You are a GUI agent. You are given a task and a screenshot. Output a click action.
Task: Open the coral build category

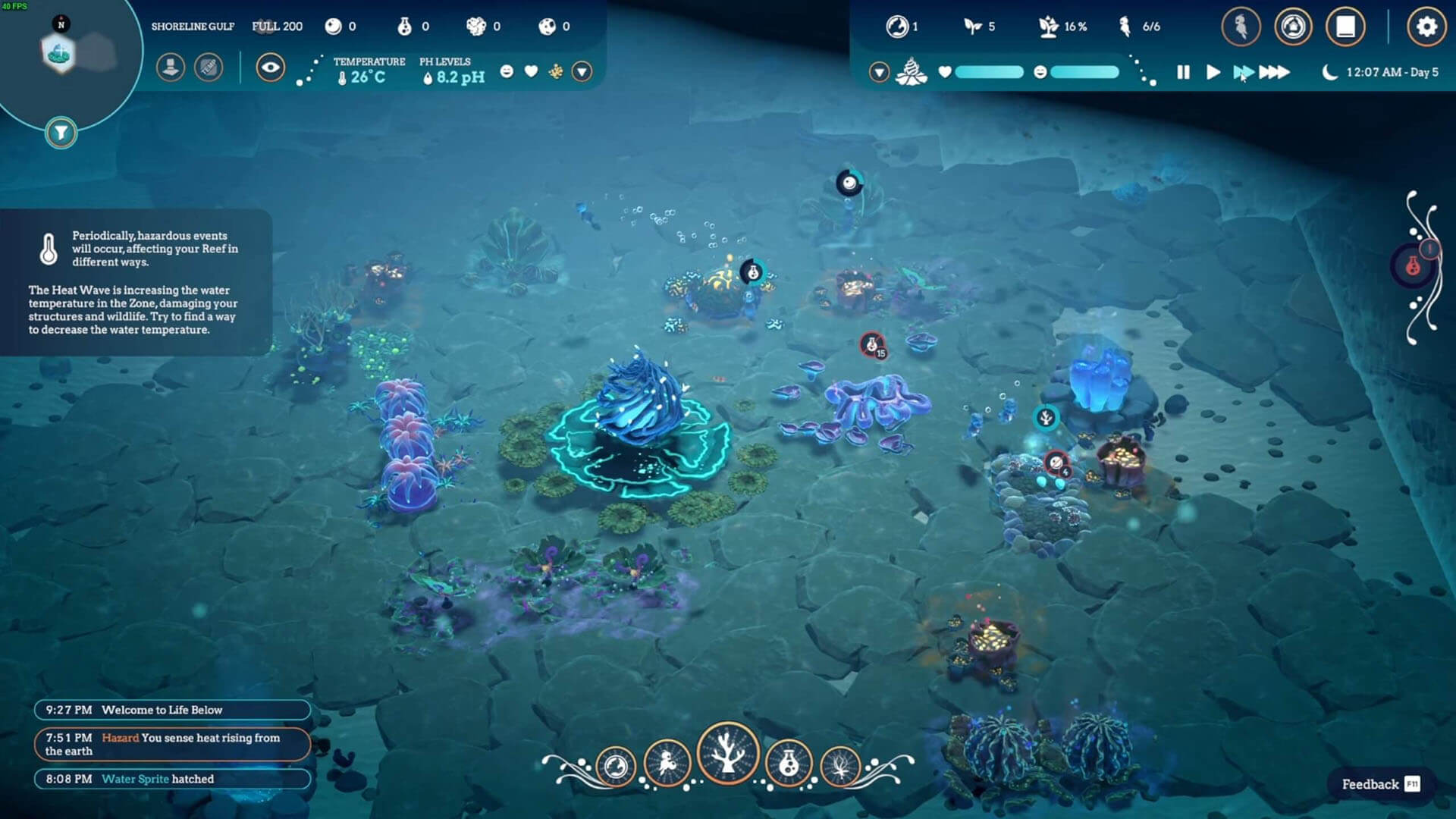tap(727, 754)
